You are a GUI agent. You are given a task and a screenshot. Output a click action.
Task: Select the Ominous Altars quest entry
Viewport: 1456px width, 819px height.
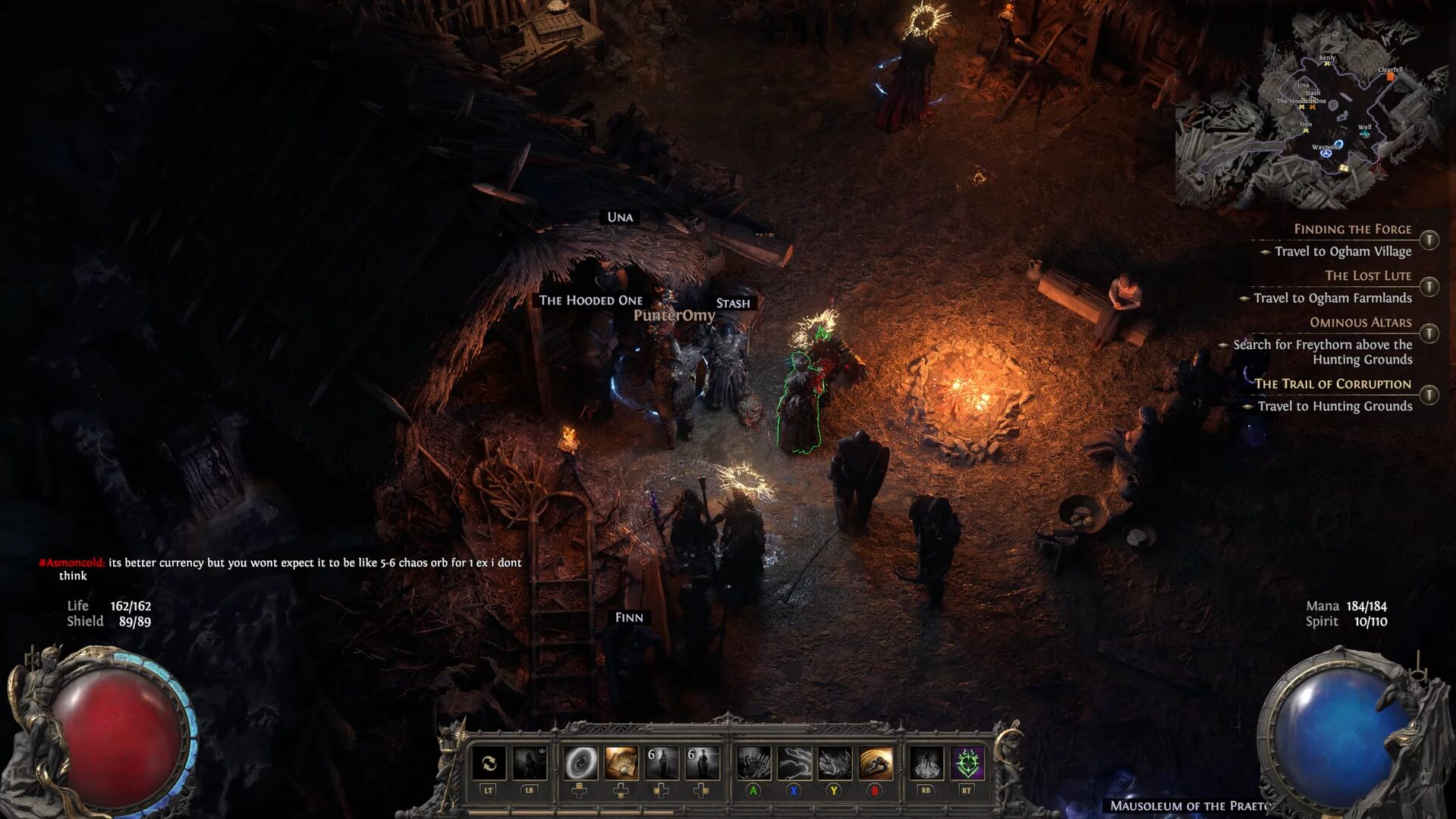tap(1360, 323)
